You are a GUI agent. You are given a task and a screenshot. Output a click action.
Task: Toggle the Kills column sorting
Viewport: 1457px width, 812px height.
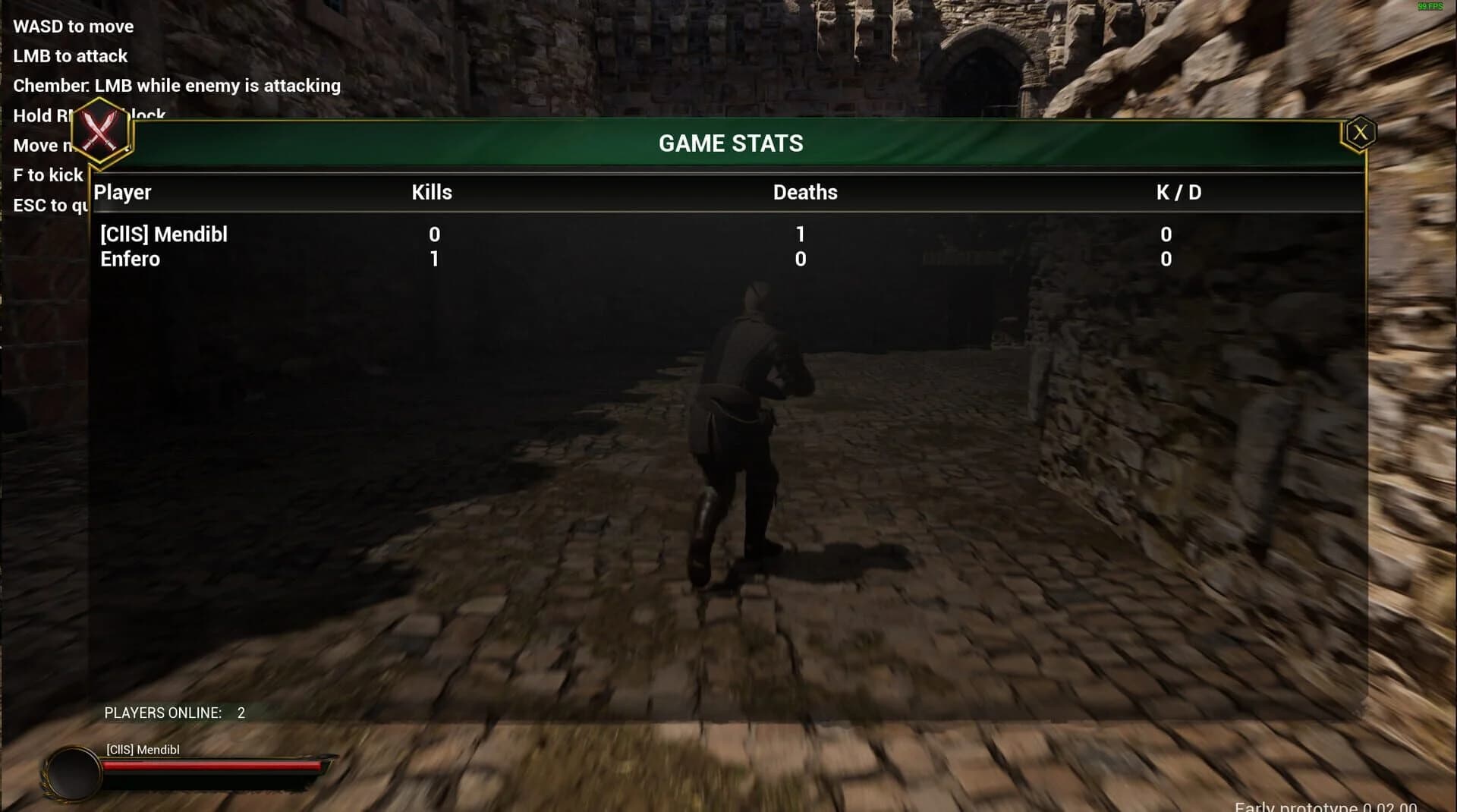pyautogui.click(x=432, y=192)
